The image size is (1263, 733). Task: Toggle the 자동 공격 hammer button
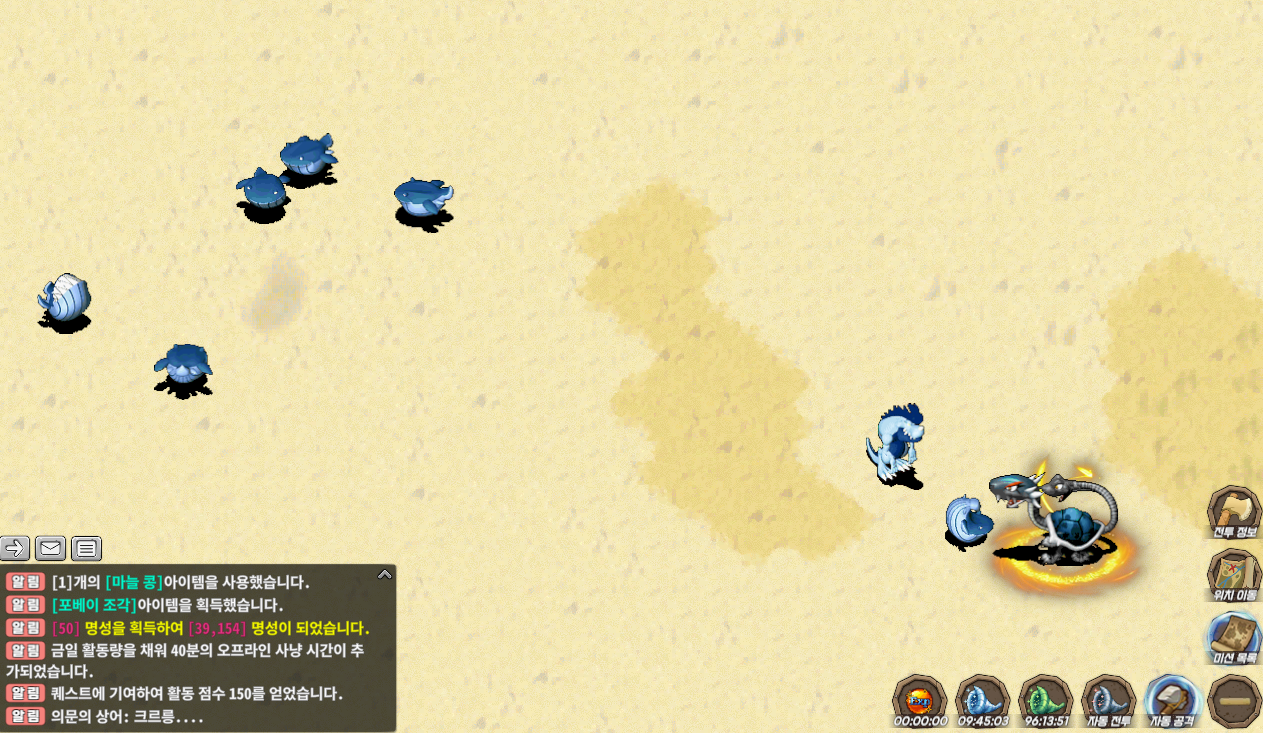tap(1172, 698)
